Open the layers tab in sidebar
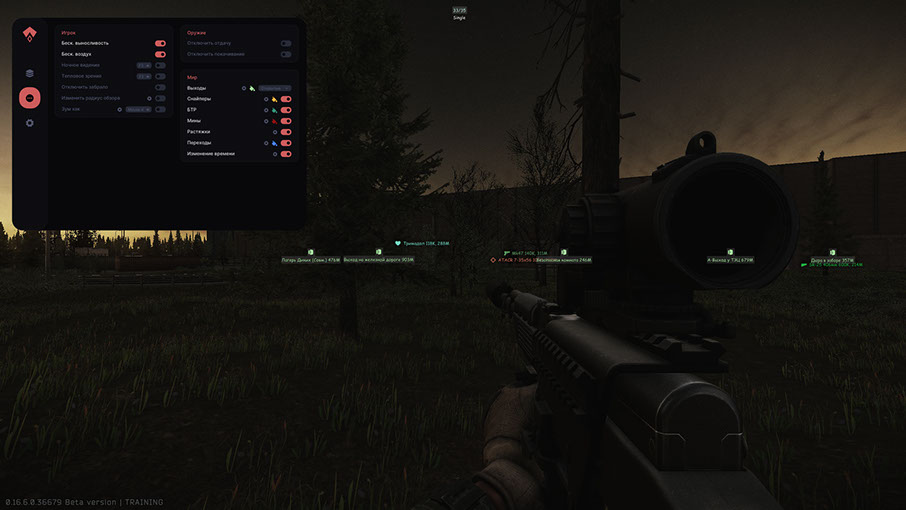The width and height of the screenshot is (906, 510). coord(30,73)
